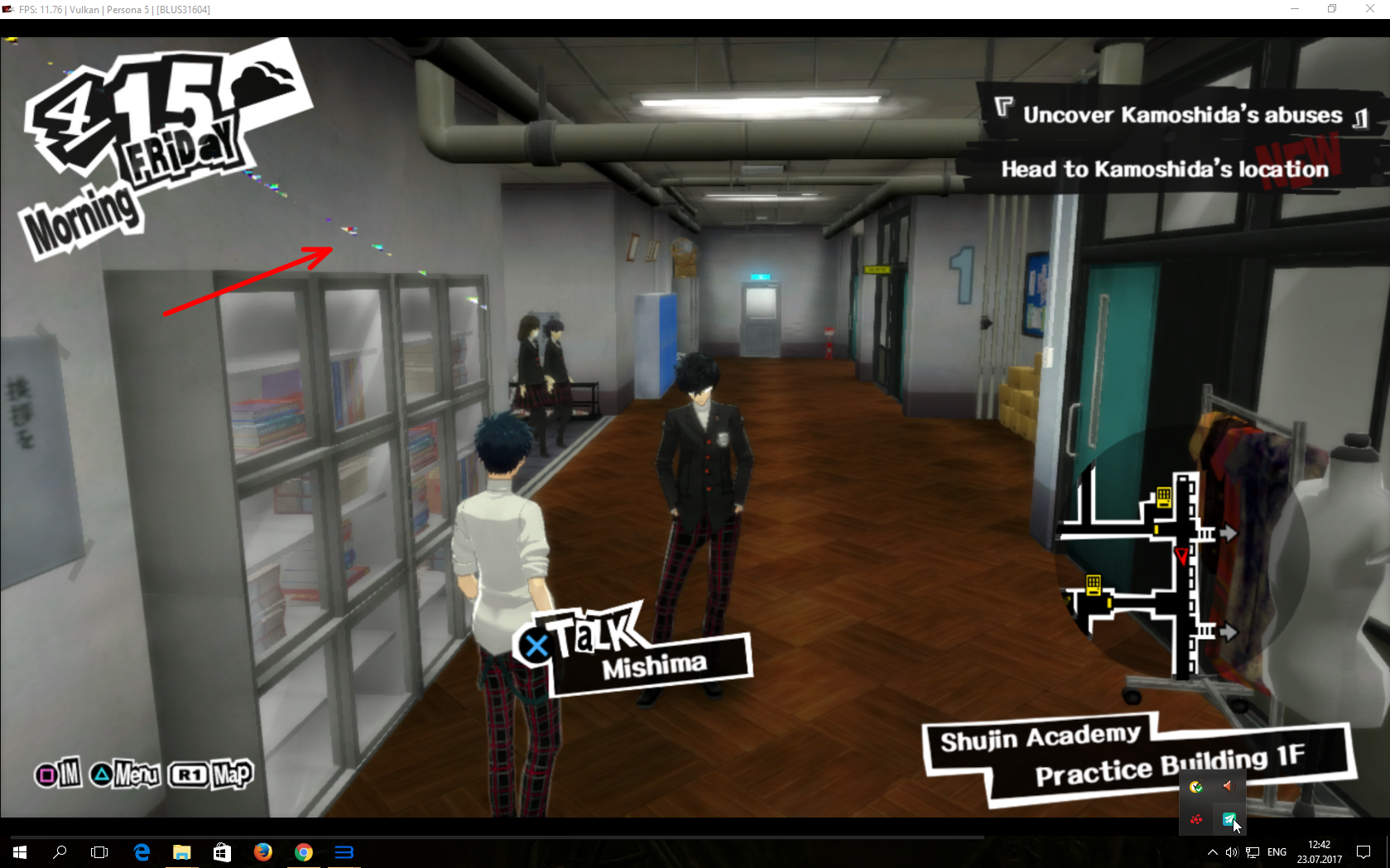Open the IM messages button

point(58,774)
